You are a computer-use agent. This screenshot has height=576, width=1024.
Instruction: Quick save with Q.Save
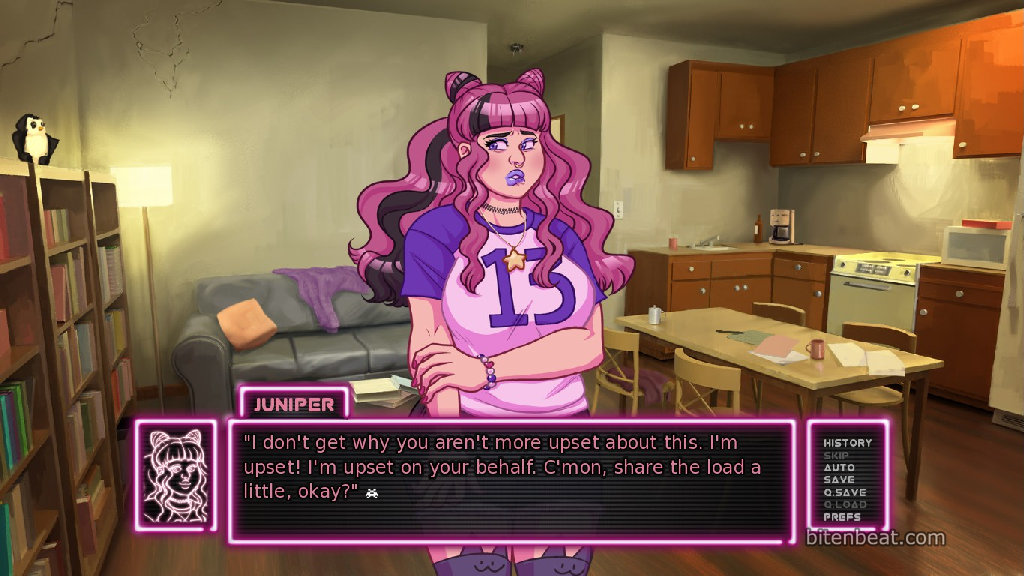[845, 492]
